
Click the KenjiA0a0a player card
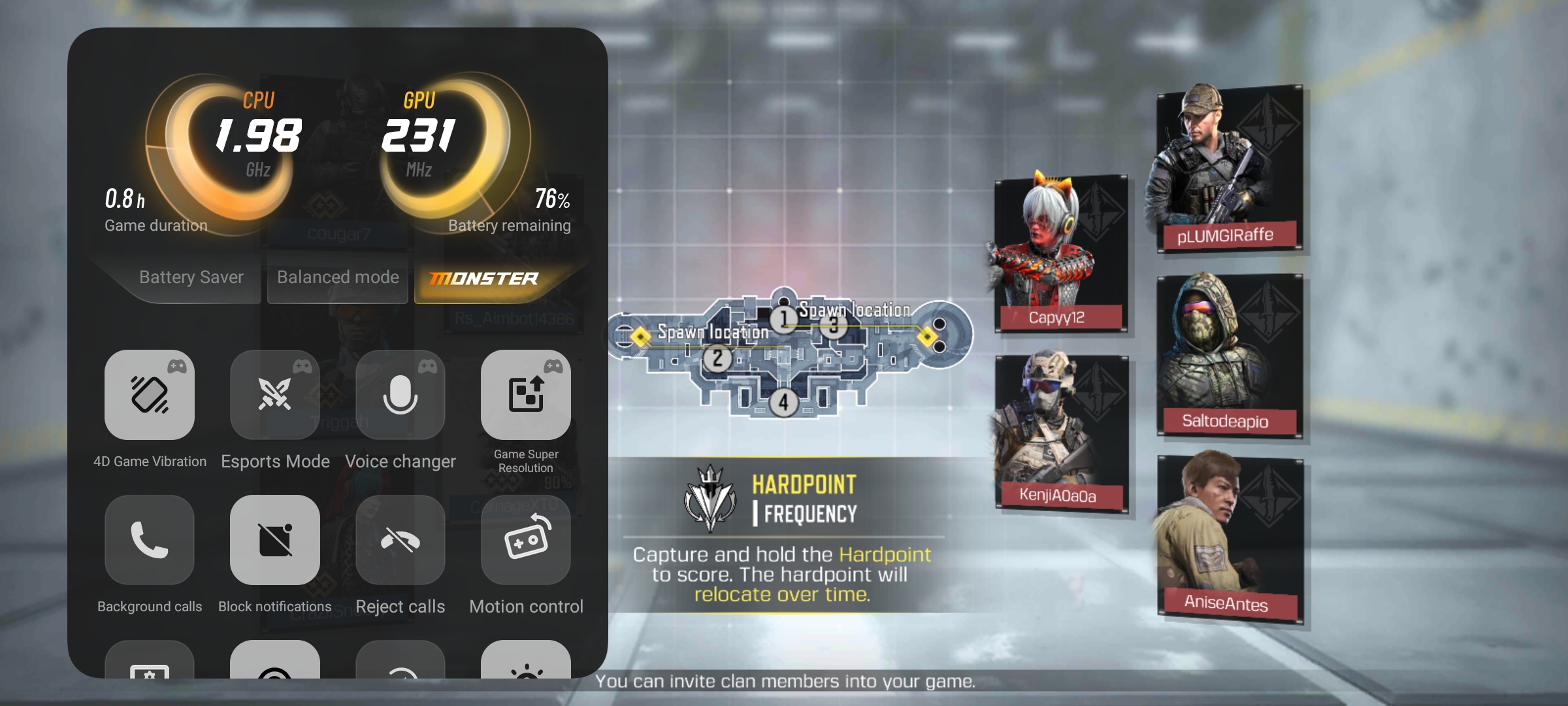(1061, 433)
